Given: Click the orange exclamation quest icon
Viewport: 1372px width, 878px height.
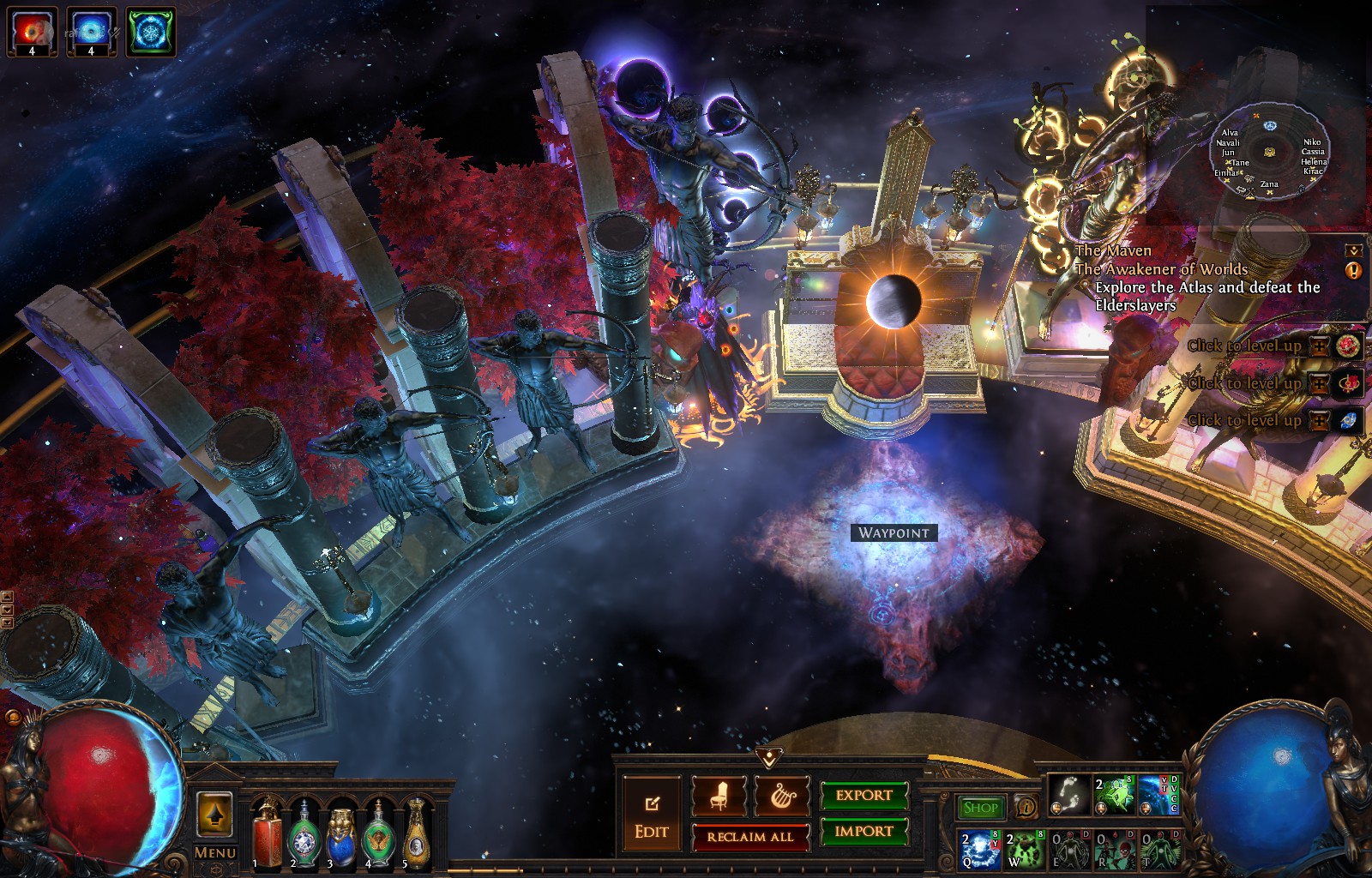Looking at the screenshot, I should (x=1354, y=271).
